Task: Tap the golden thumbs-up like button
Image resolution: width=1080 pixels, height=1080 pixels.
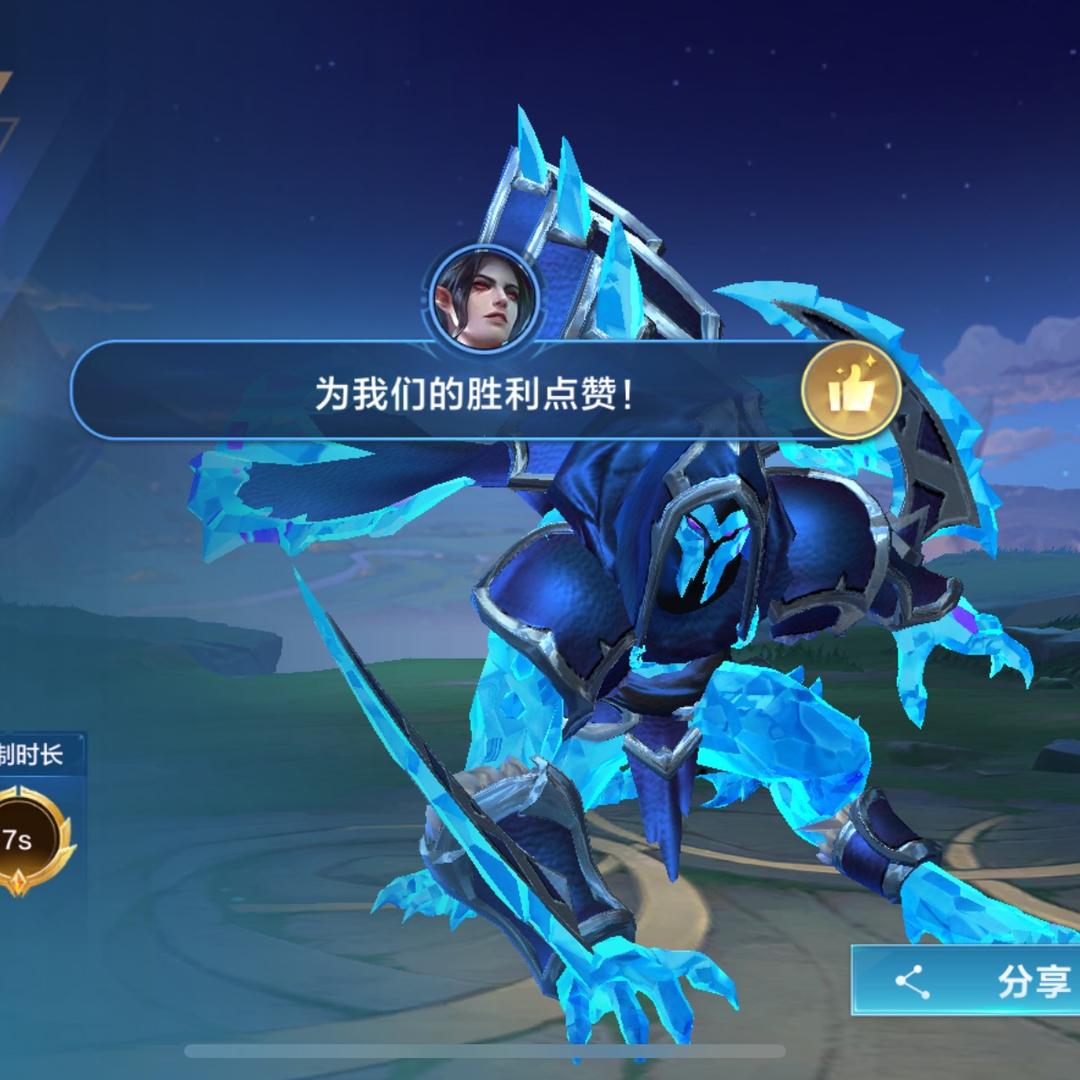Action: pos(851,391)
